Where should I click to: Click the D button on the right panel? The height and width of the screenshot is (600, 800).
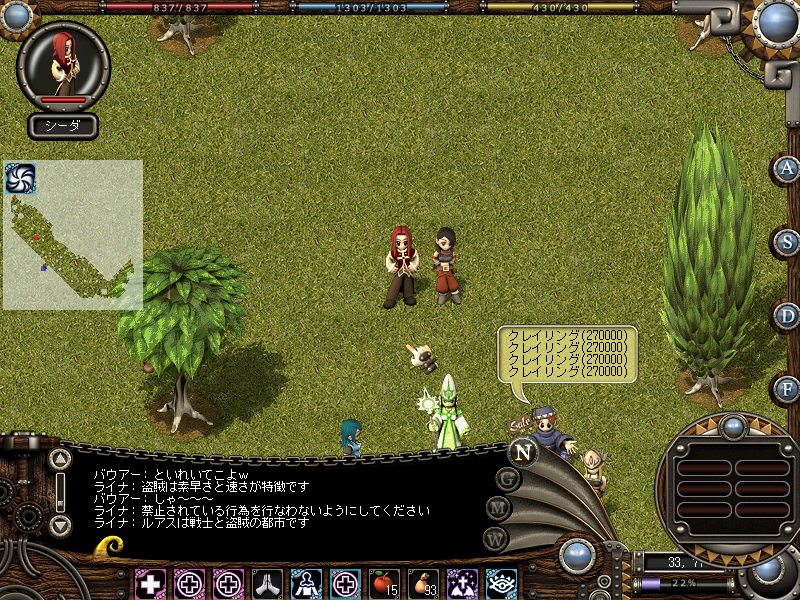(787, 315)
